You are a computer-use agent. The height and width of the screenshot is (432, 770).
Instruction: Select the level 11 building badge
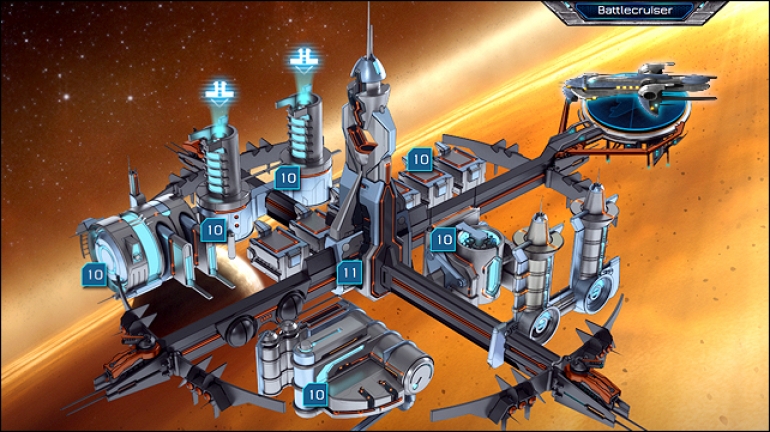coord(349,272)
